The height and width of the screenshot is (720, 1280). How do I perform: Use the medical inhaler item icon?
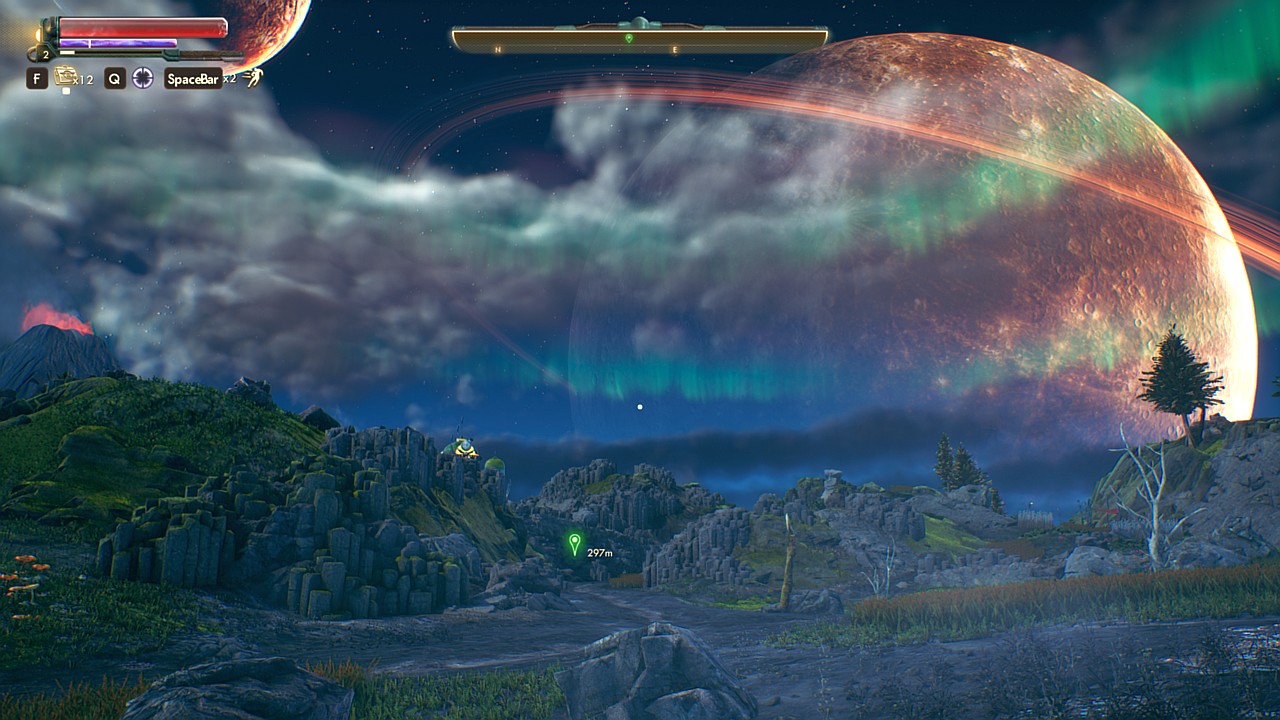[x=66, y=76]
